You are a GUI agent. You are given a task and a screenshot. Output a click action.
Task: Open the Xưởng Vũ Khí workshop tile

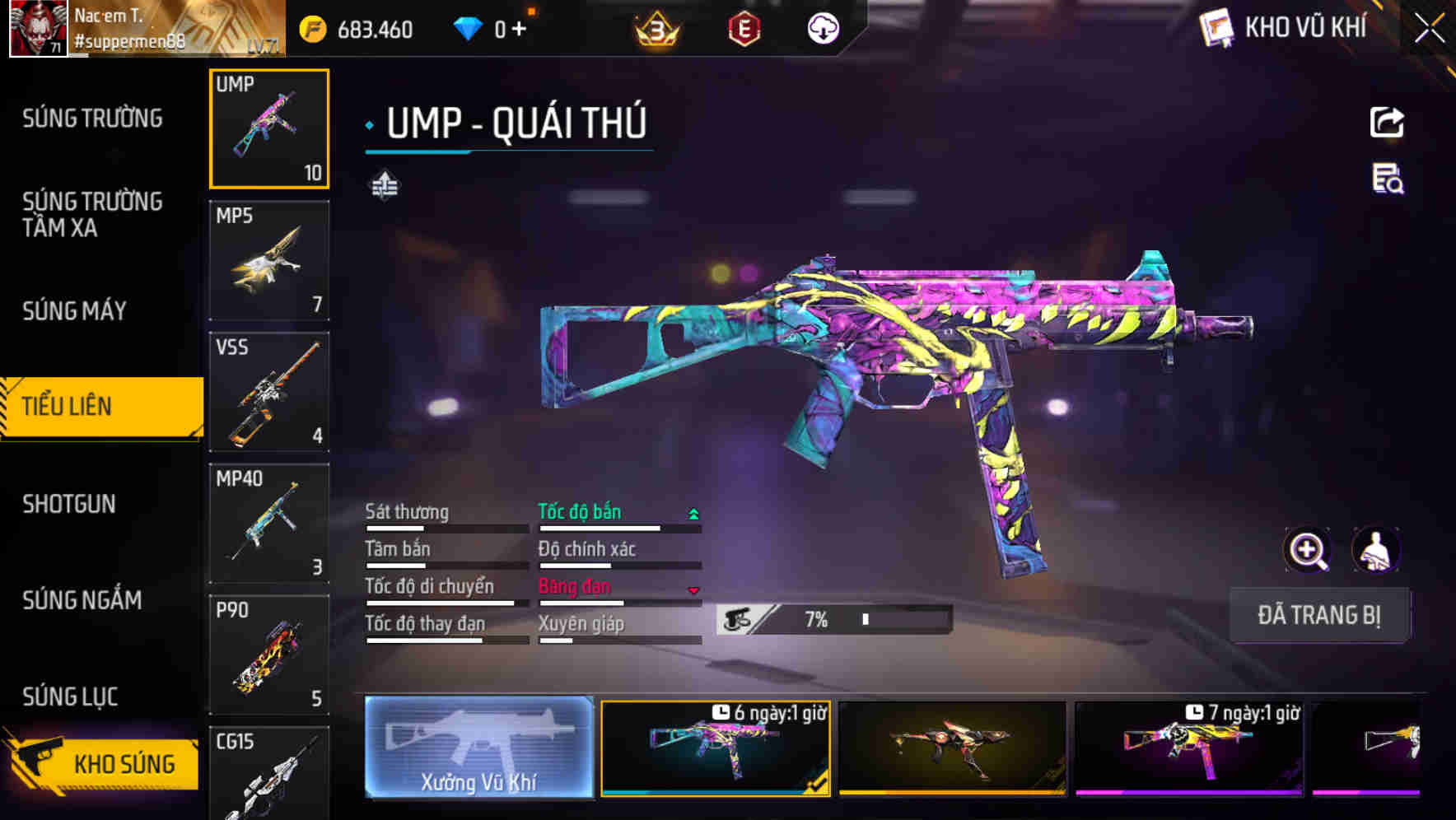(x=478, y=748)
